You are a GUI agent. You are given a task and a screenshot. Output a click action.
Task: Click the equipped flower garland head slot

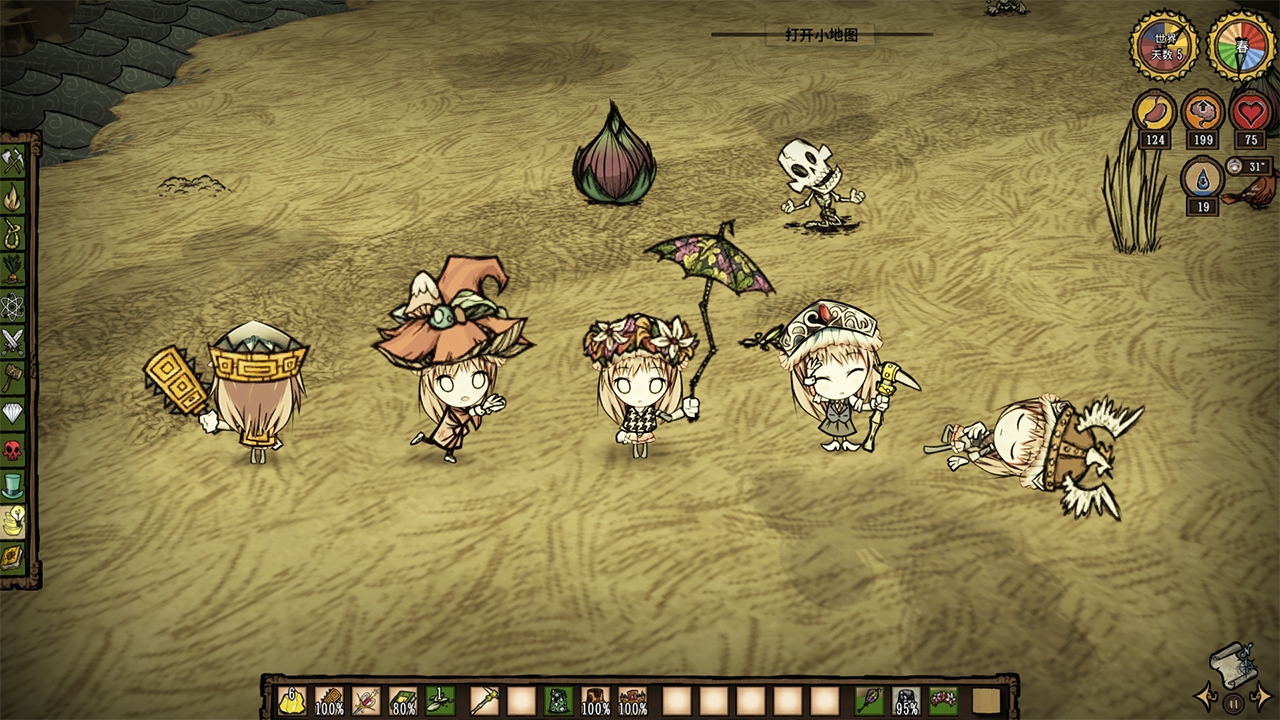point(942,700)
